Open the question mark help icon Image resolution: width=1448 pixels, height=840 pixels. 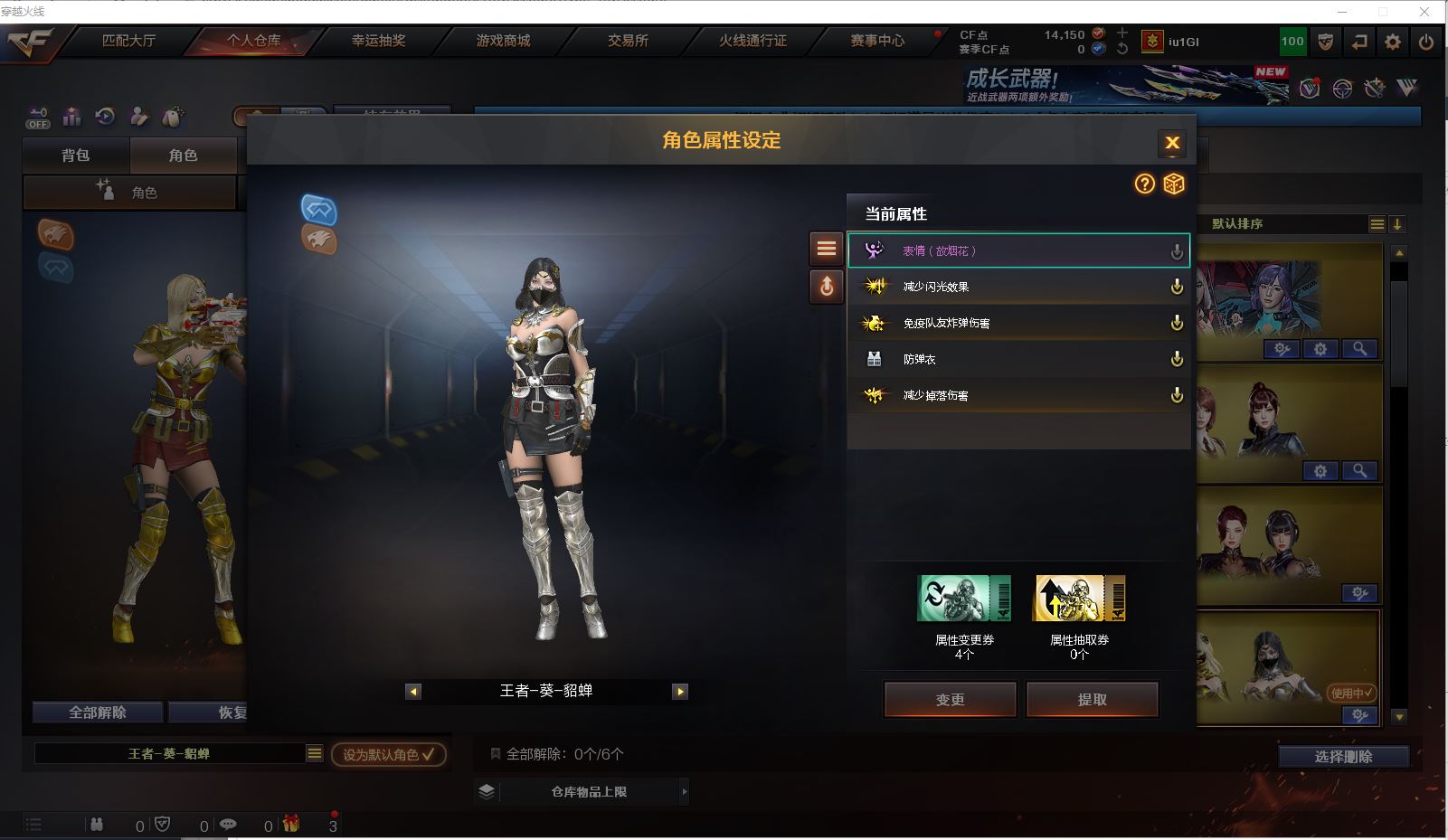[x=1145, y=184]
